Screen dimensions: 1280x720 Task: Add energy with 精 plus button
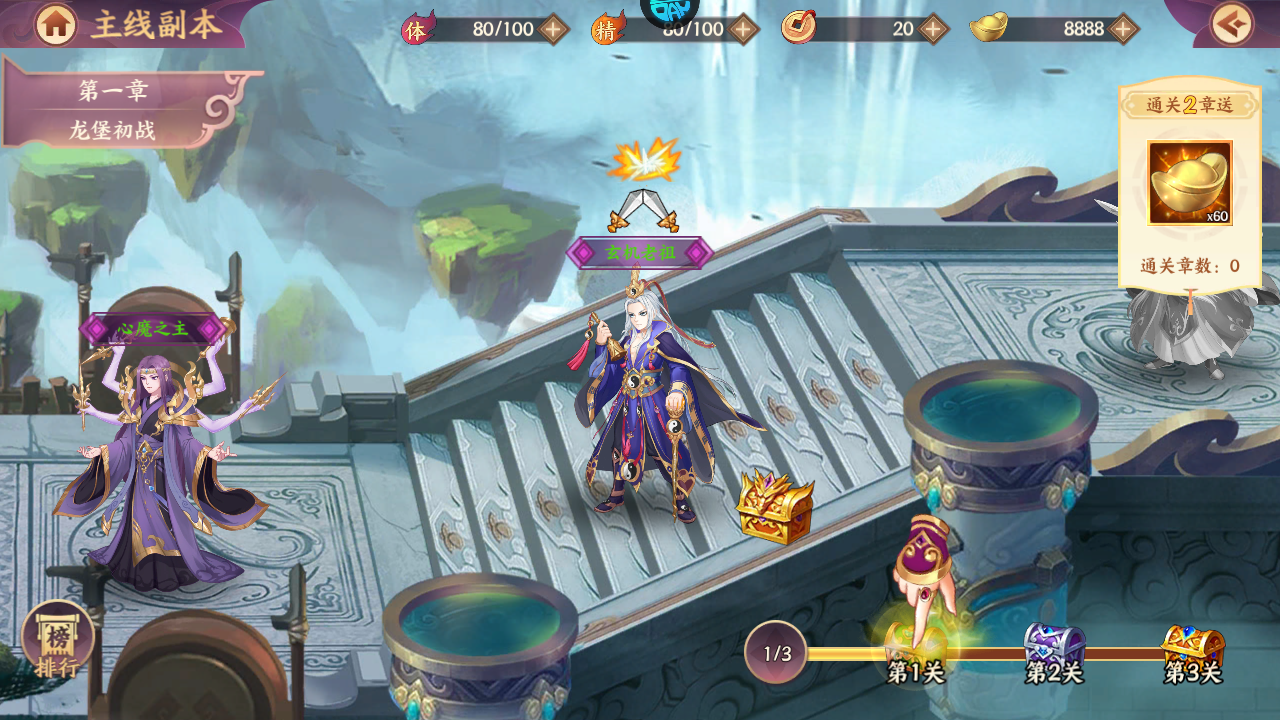pos(742,29)
